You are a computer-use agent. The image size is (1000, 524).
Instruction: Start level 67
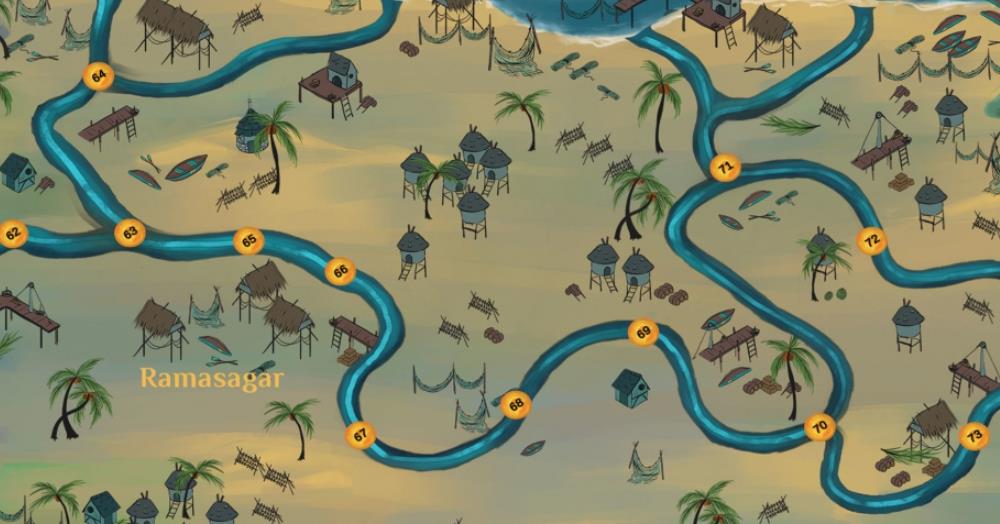(x=360, y=435)
